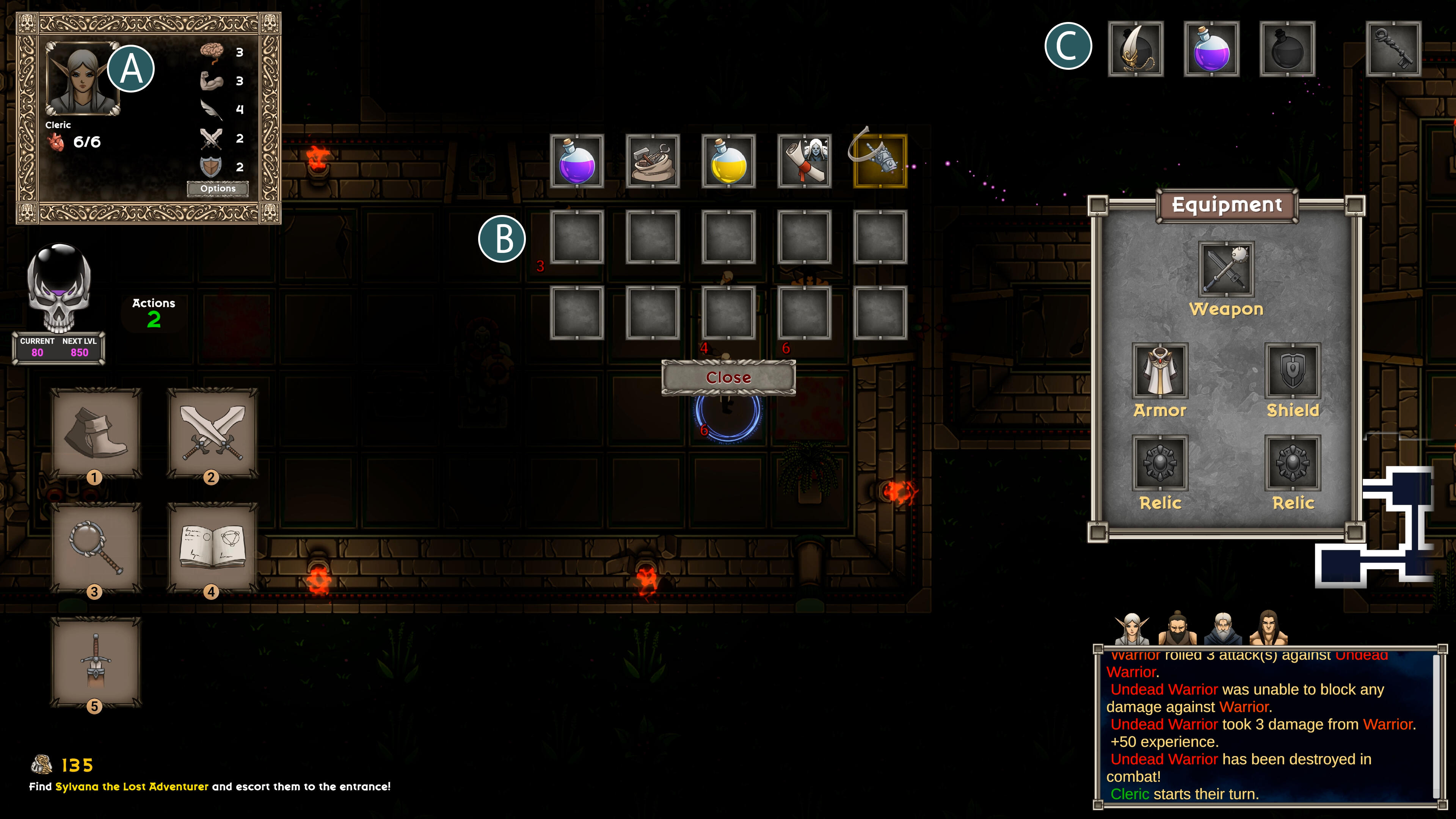
Task: Choose the crossed swords attack action
Action: pyautogui.click(x=212, y=433)
